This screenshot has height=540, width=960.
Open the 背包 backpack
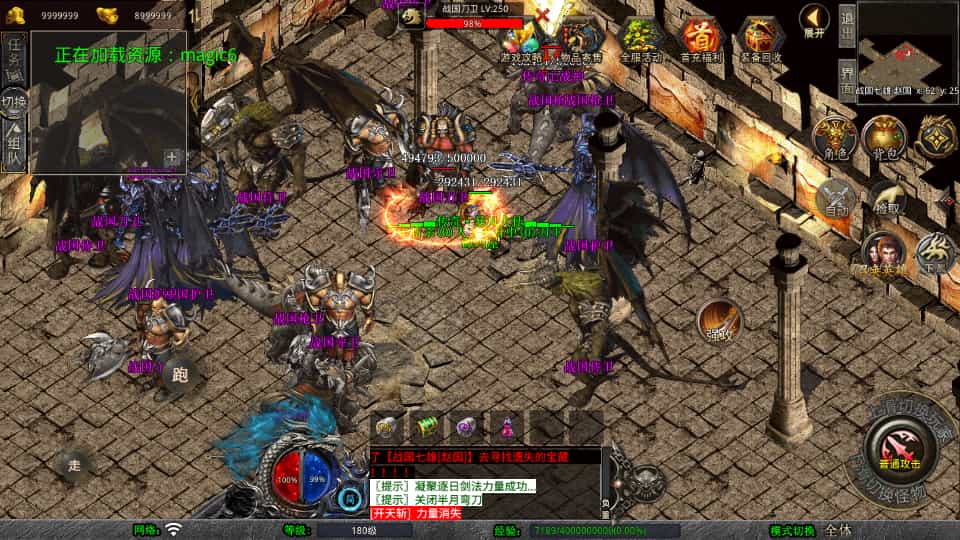pyautogui.click(x=884, y=138)
